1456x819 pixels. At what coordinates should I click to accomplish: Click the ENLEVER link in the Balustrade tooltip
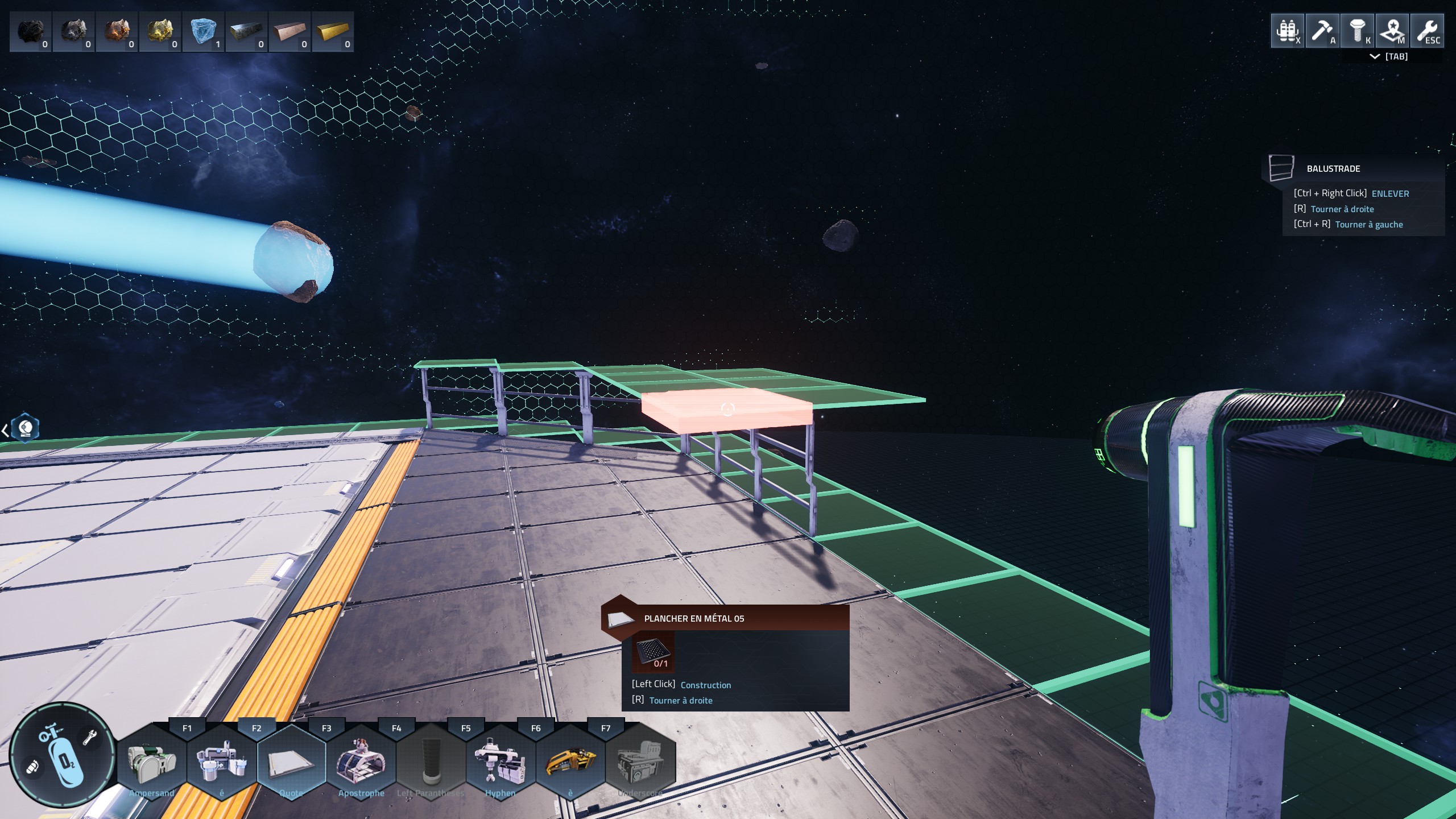click(x=1391, y=193)
